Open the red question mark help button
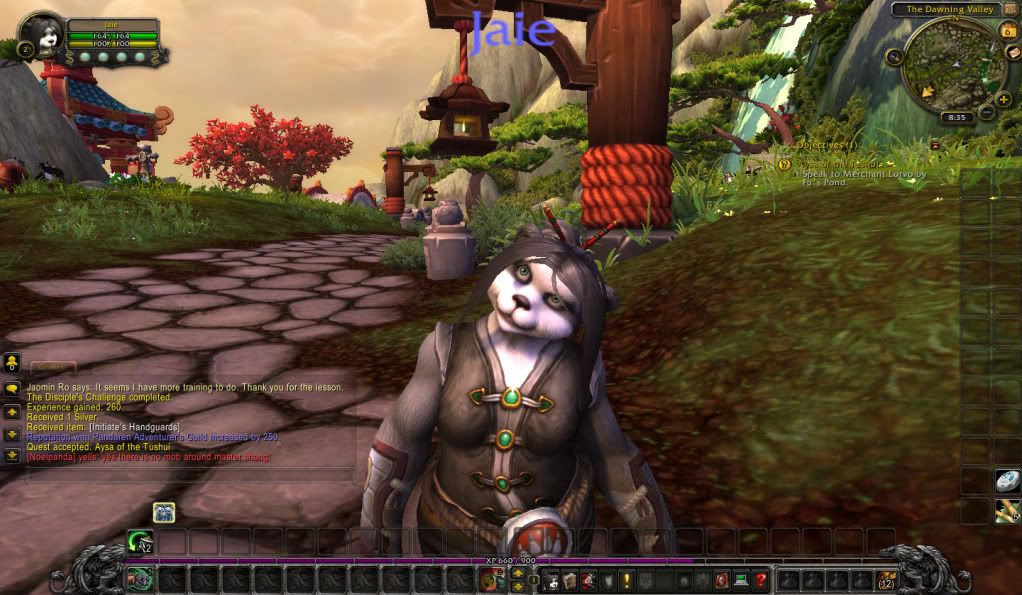 tap(761, 579)
